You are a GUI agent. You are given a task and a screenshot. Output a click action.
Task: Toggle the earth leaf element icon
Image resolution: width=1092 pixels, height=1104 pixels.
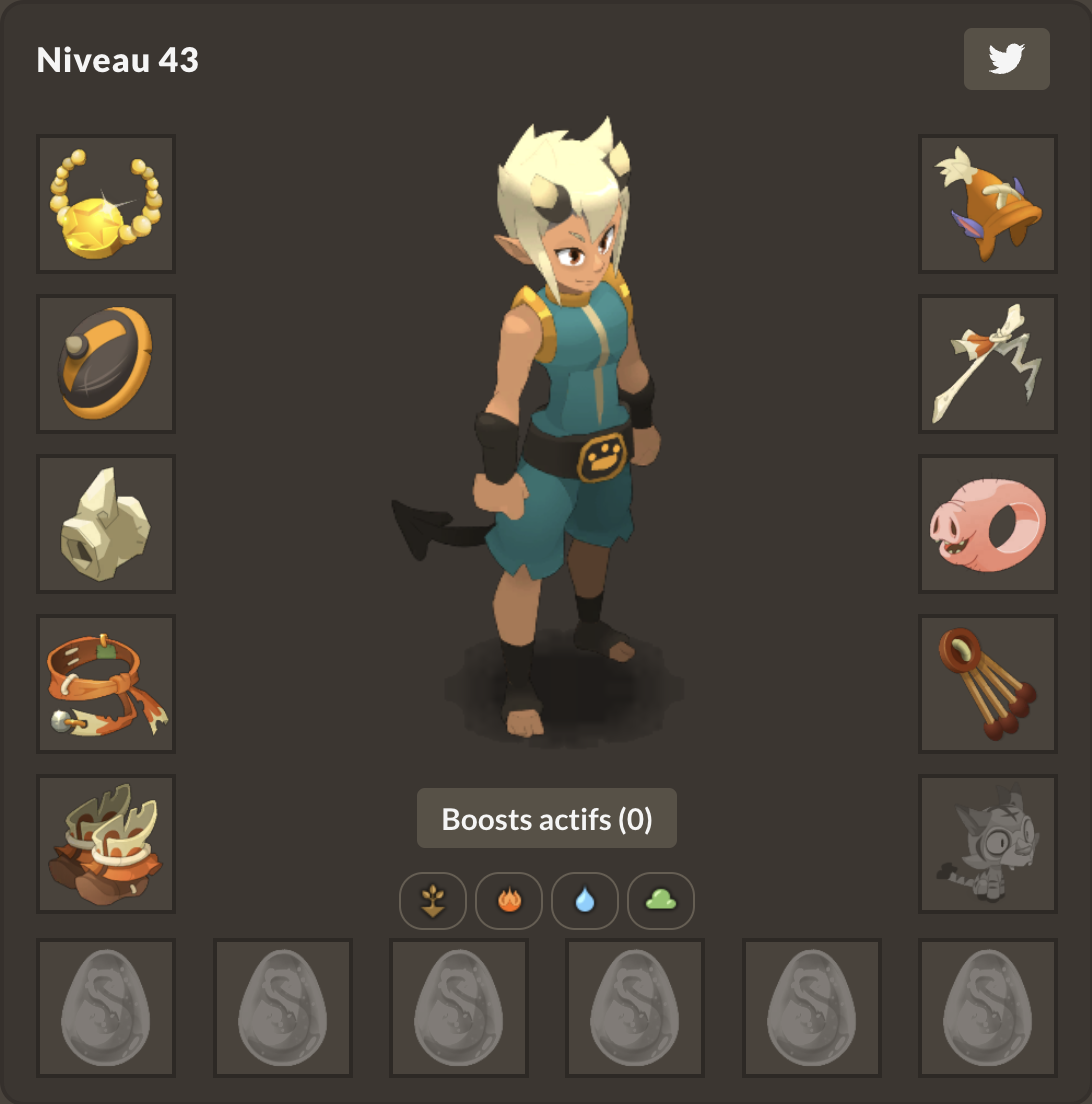[433, 901]
